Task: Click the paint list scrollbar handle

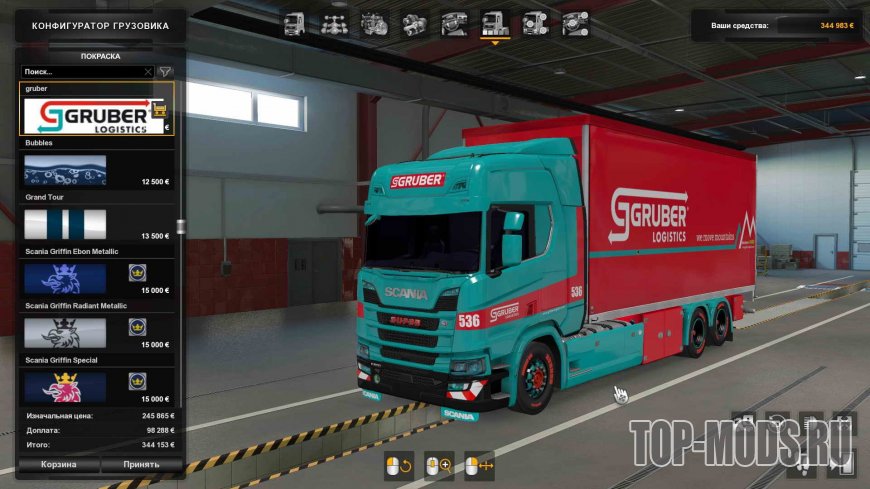Action: (180, 226)
